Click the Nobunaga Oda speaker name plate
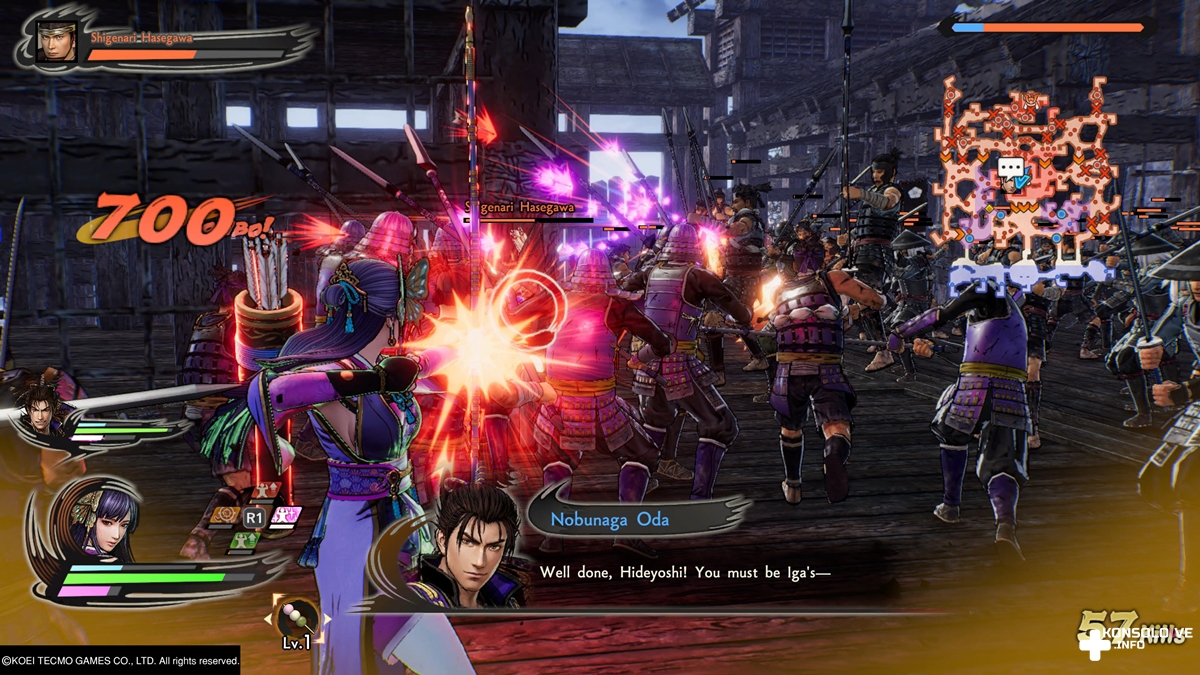Viewport: 1200px width, 675px height. pos(610,520)
